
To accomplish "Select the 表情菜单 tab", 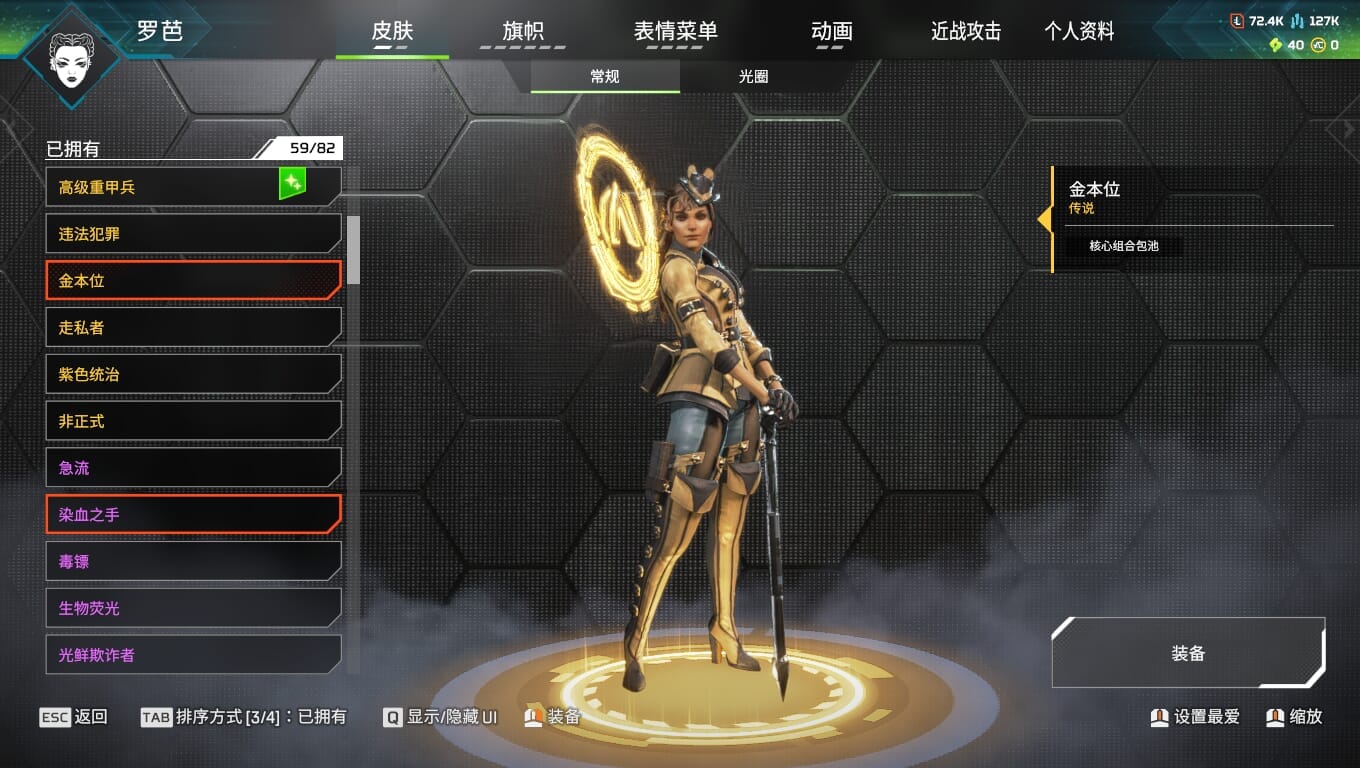I will (675, 32).
